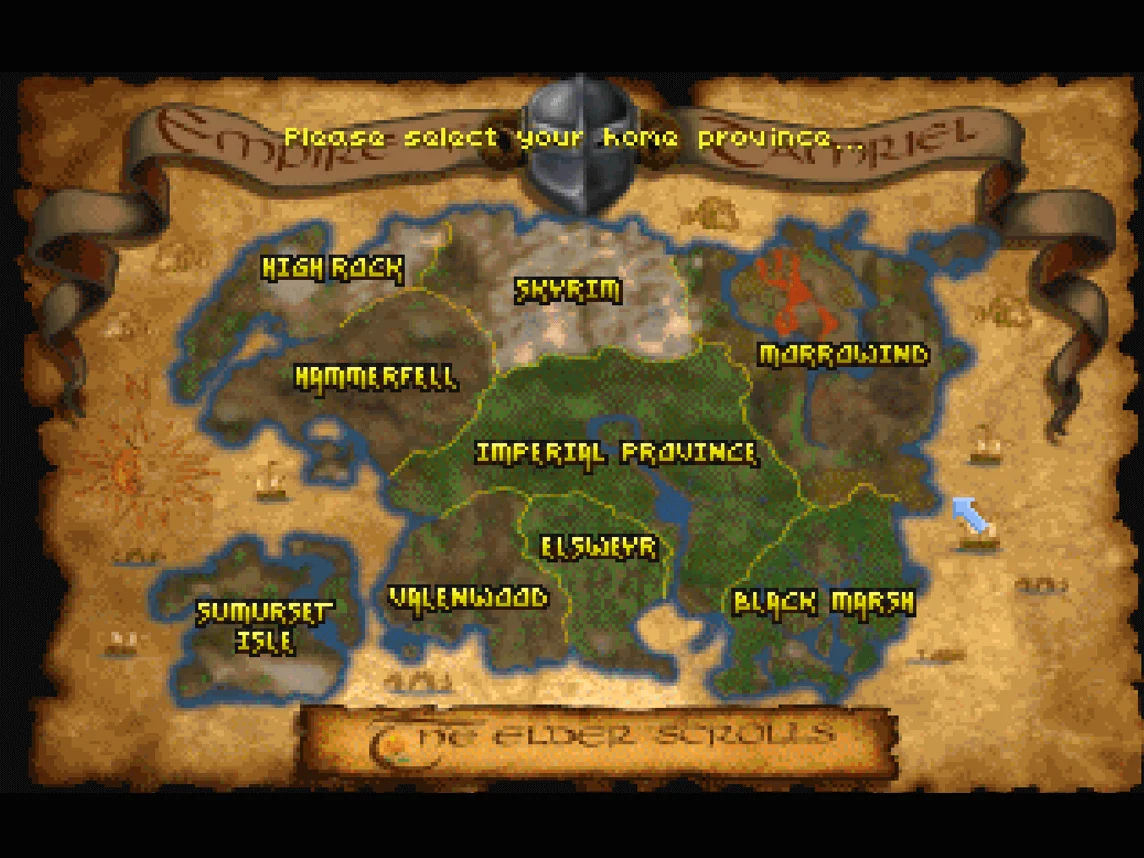Viewport: 1144px width, 858px height.
Task: Pick the Valenwood province
Action: (x=468, y=598)
